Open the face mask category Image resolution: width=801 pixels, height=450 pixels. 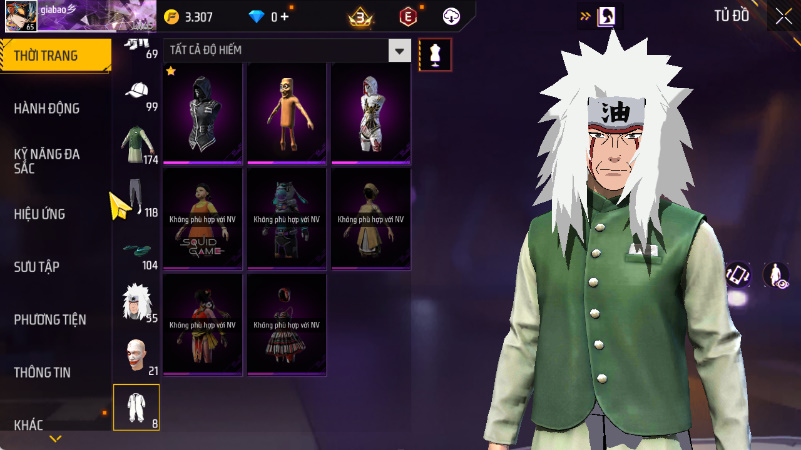[x=136, y=355]
